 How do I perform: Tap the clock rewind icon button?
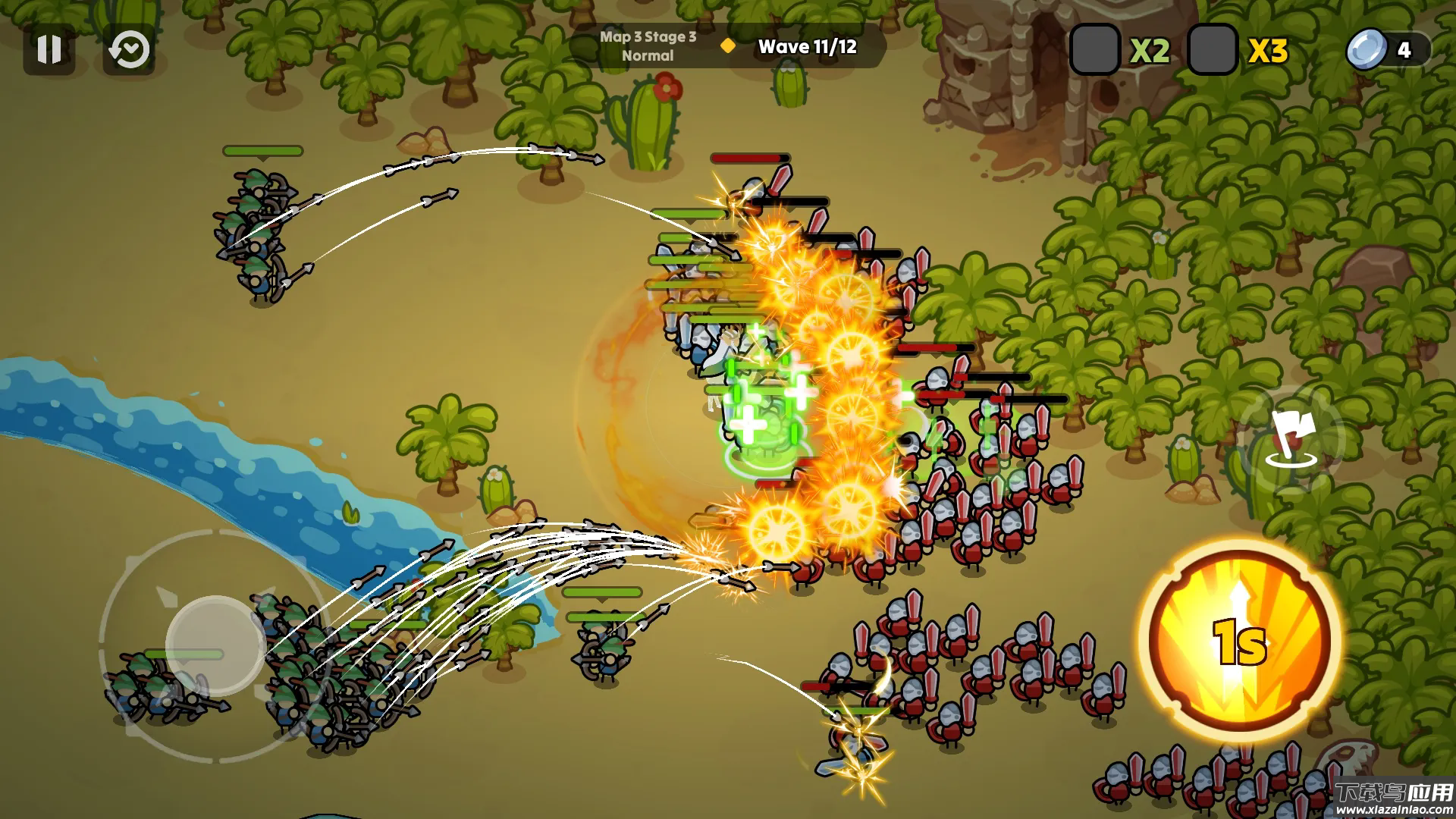(x=128, y=49)
